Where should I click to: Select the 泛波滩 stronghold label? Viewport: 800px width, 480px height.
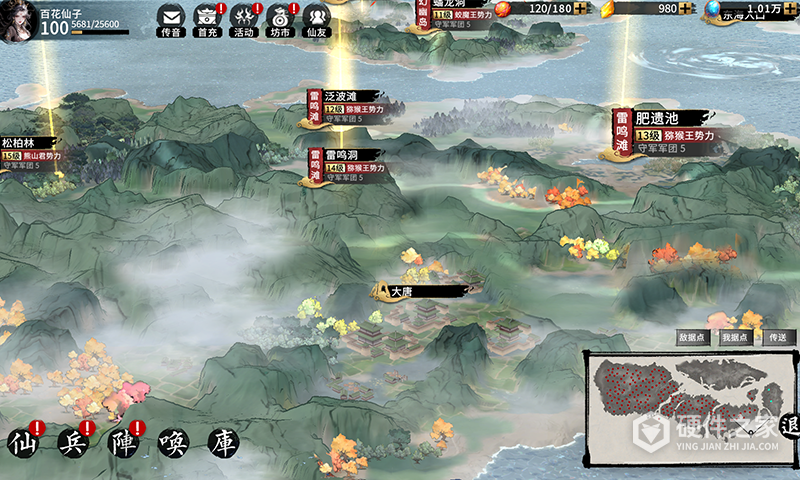click(x=342, y=95)
